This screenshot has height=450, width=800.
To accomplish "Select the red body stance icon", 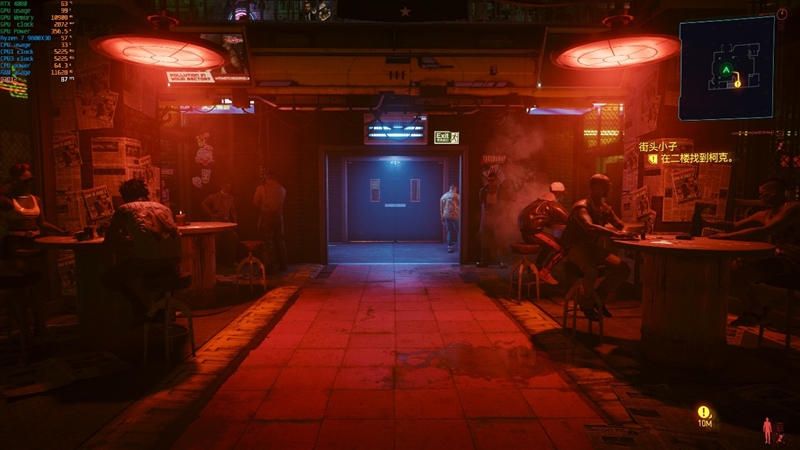I will coord(768,430).
